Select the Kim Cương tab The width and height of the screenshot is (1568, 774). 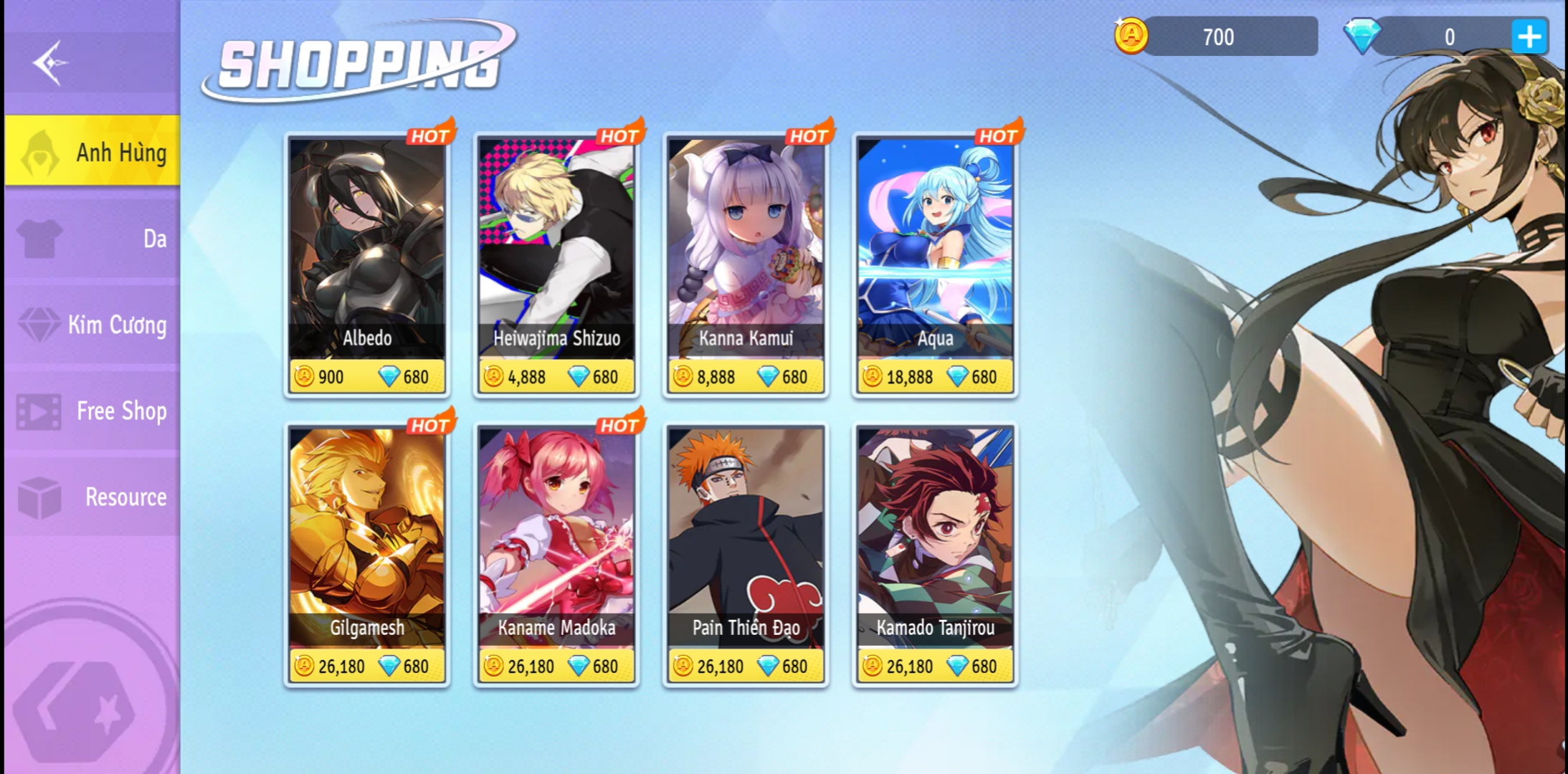tap(93, 325)
